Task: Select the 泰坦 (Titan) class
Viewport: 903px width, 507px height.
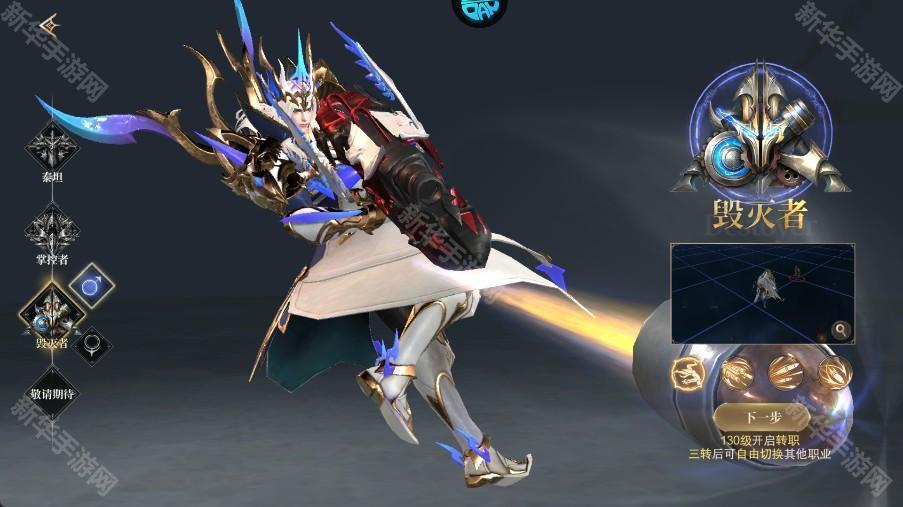Action: coord(51,149)
